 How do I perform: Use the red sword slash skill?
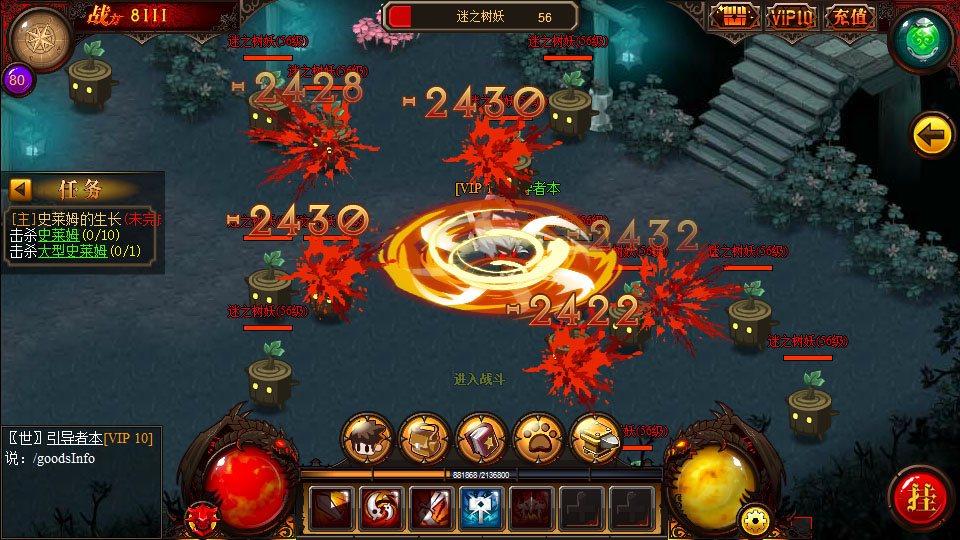[432, 508]
